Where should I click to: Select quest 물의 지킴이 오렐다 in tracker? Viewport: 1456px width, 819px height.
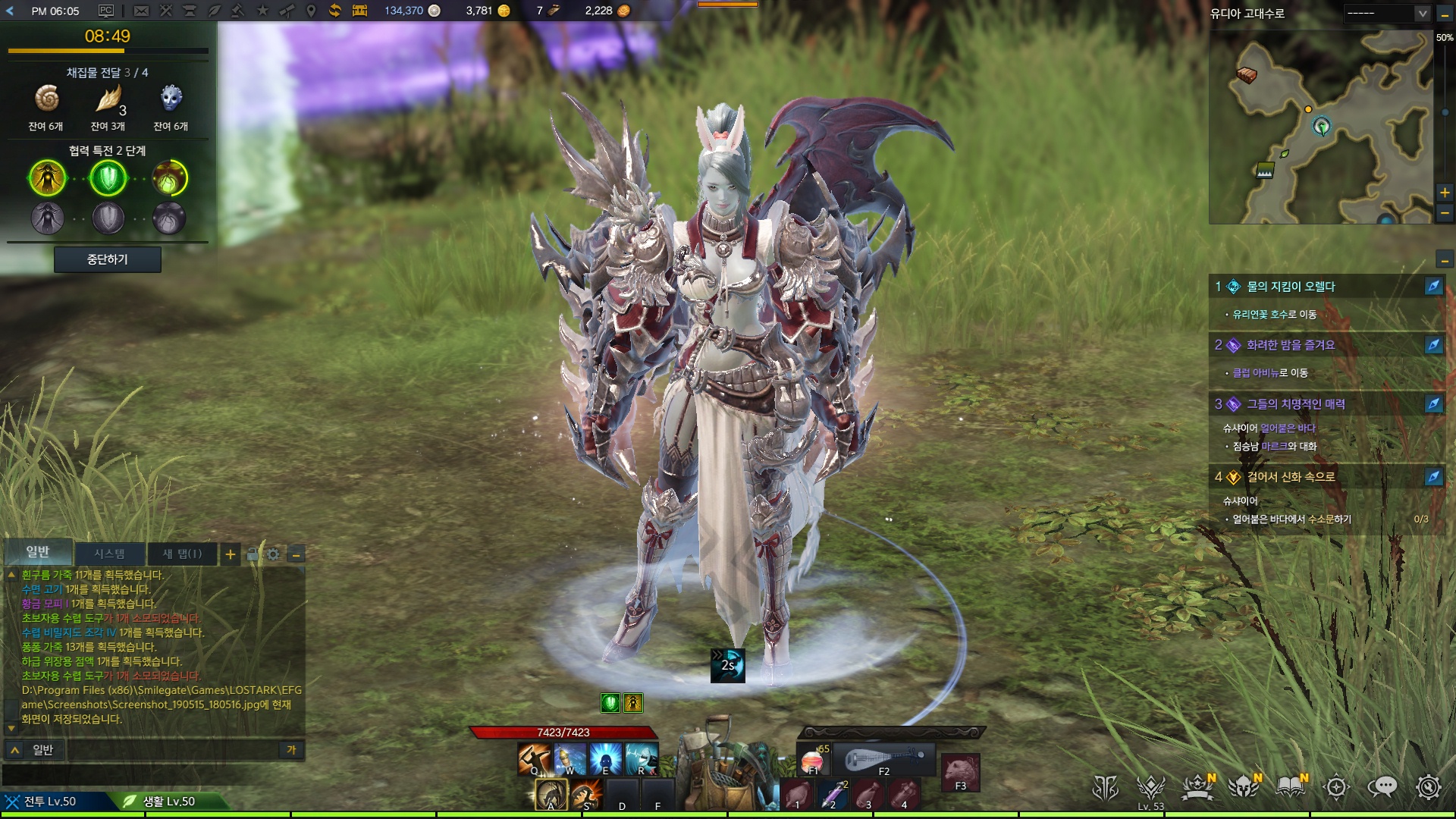coord(1291,287)
